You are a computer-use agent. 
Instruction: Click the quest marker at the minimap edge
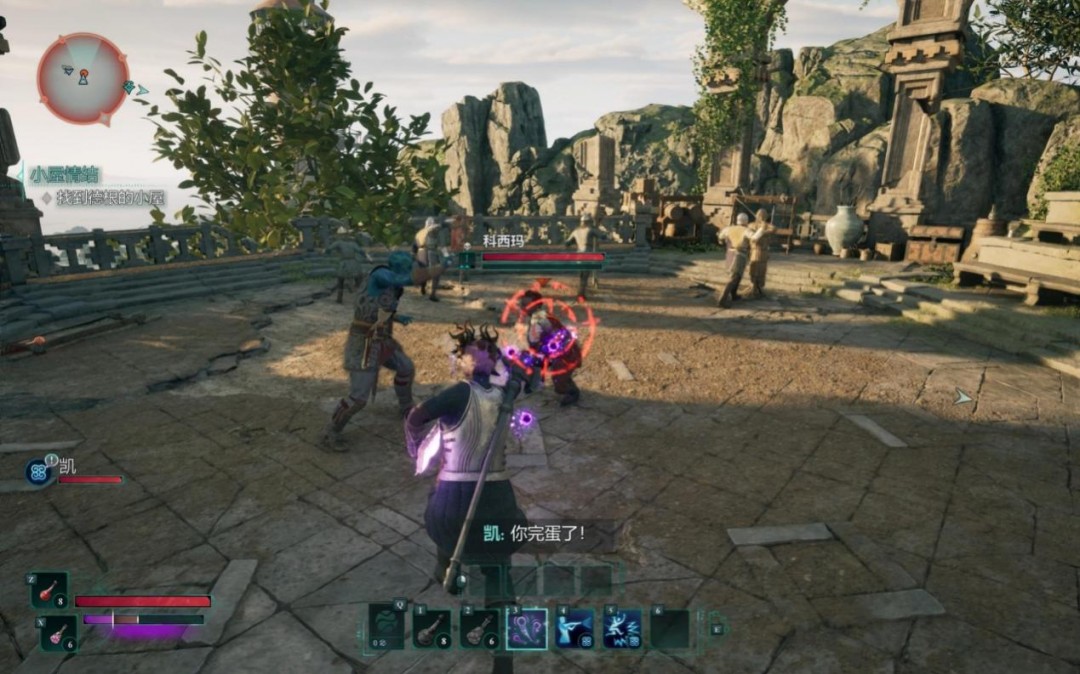click(130, 88)
